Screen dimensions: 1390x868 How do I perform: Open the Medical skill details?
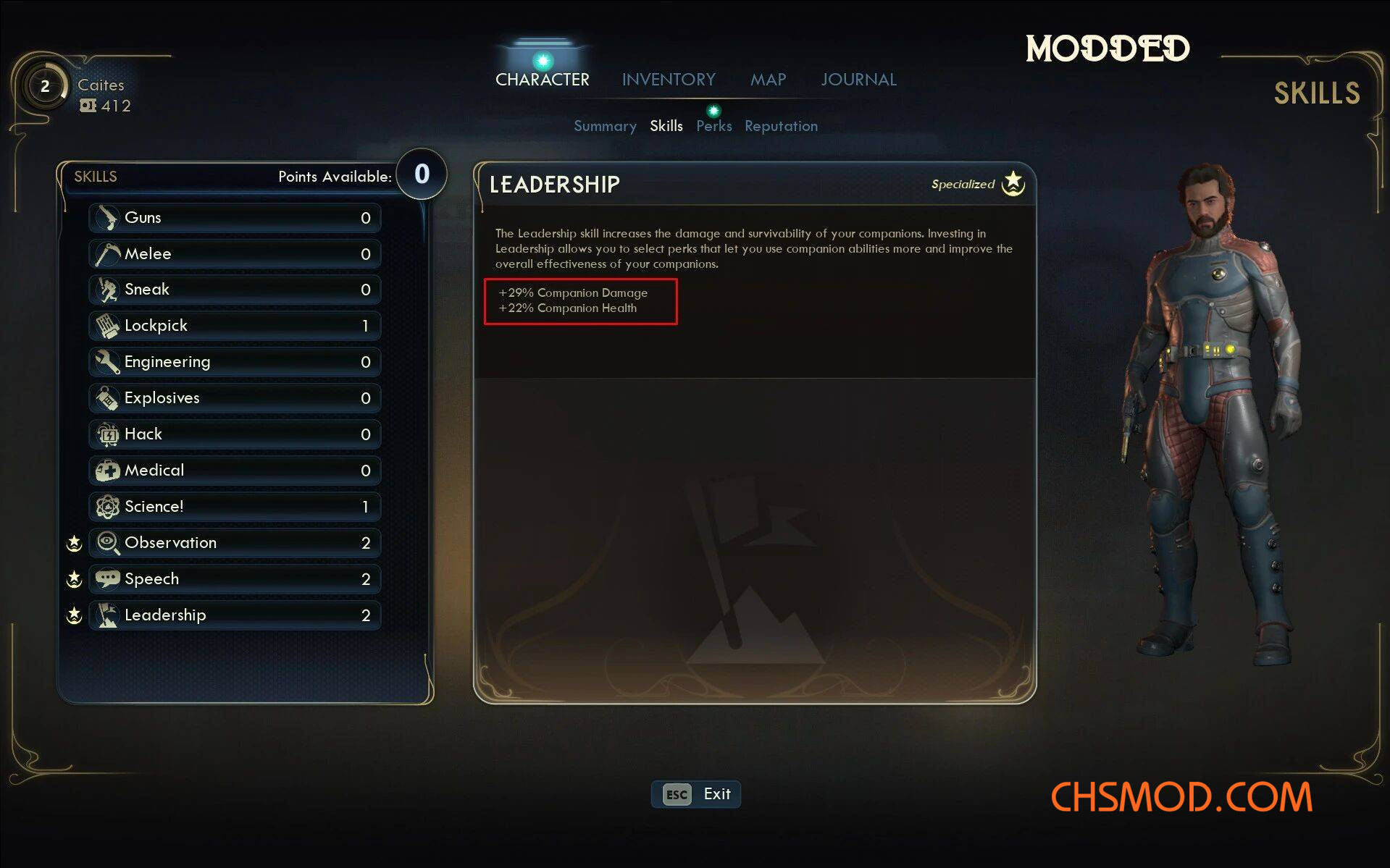click(235, 471)
